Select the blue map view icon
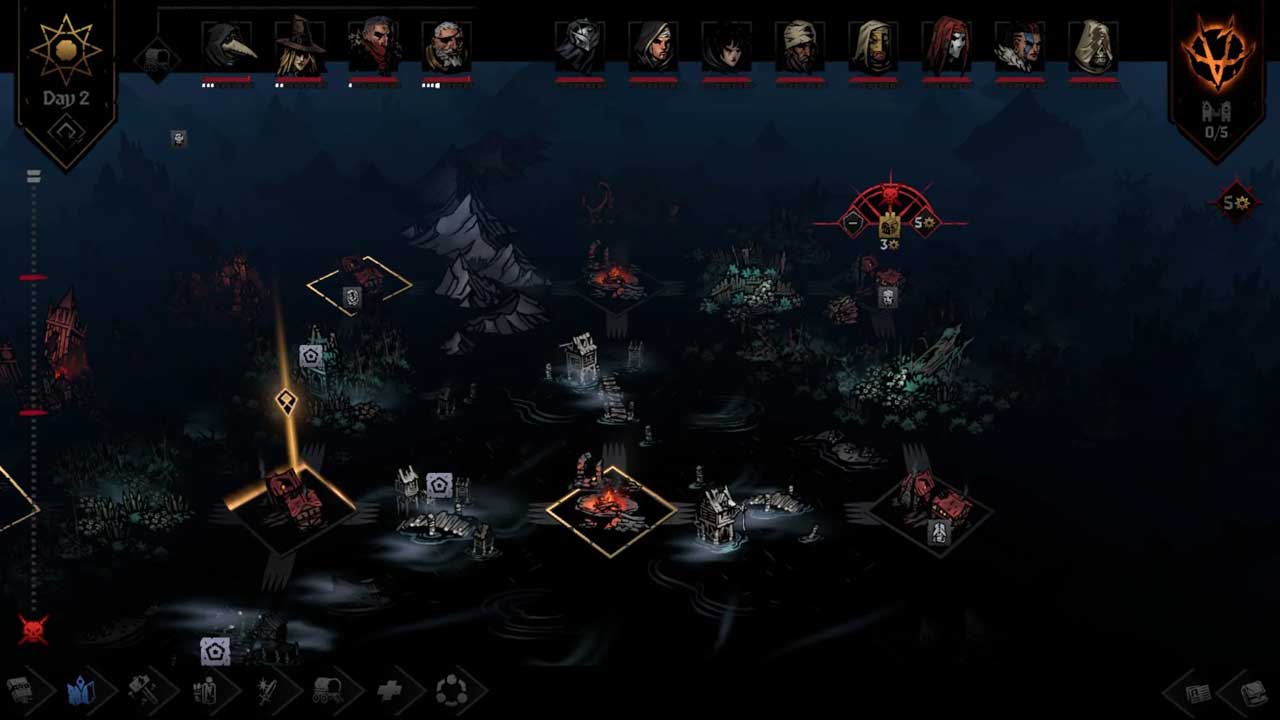1280x720 pixels. tap(80, 690)
